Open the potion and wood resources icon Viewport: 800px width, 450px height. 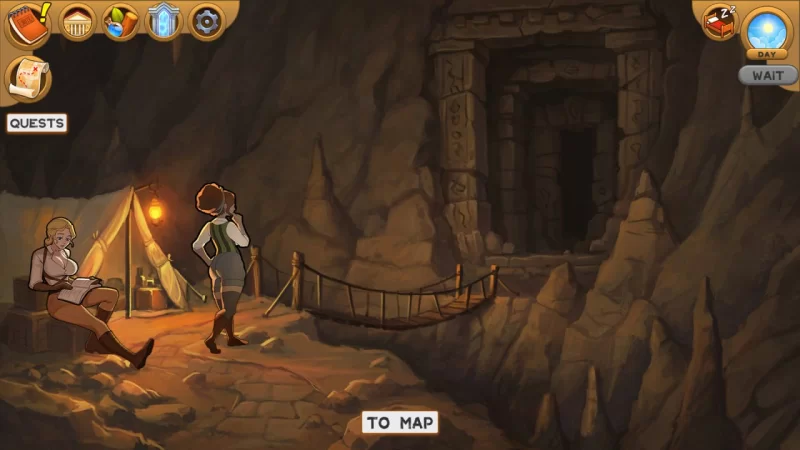120,22
